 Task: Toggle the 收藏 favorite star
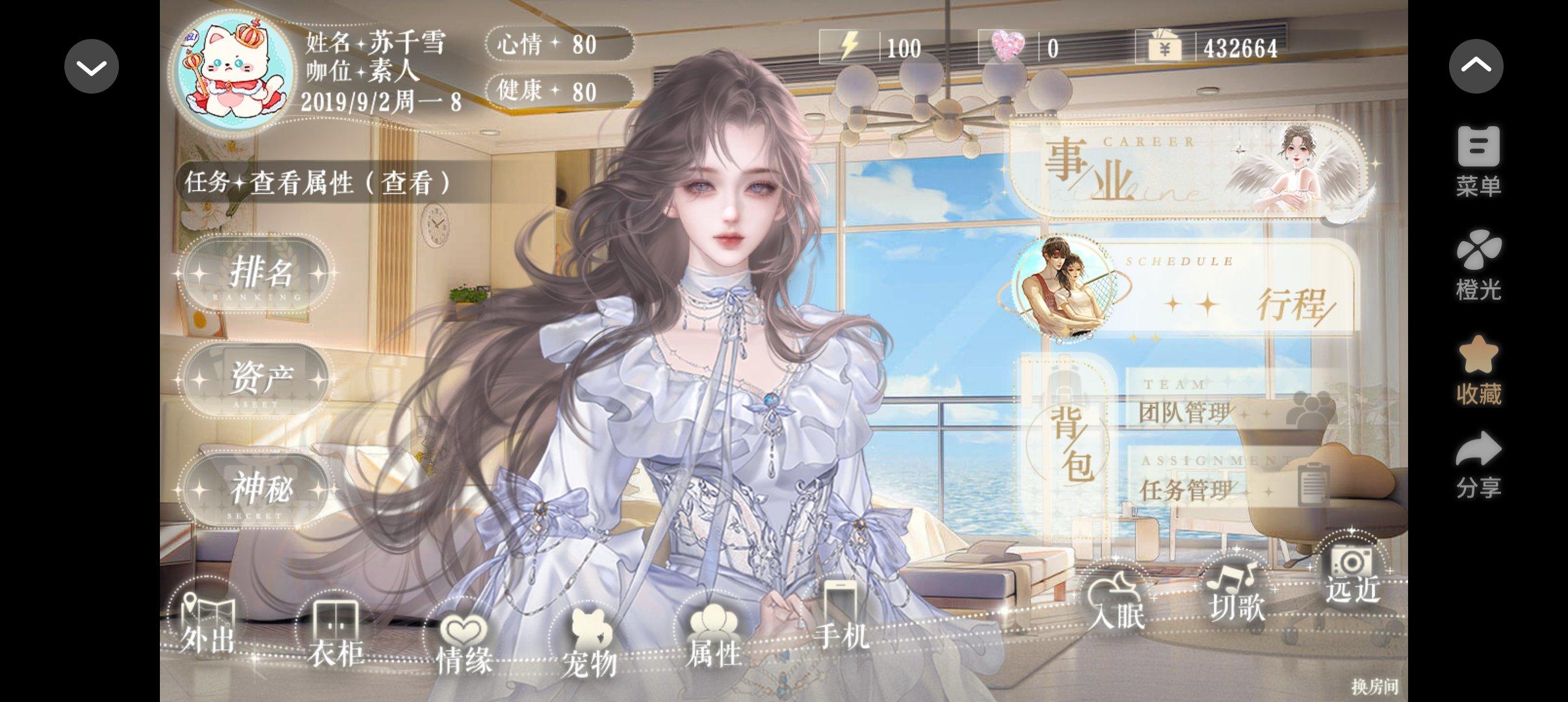pos(1478,370)
